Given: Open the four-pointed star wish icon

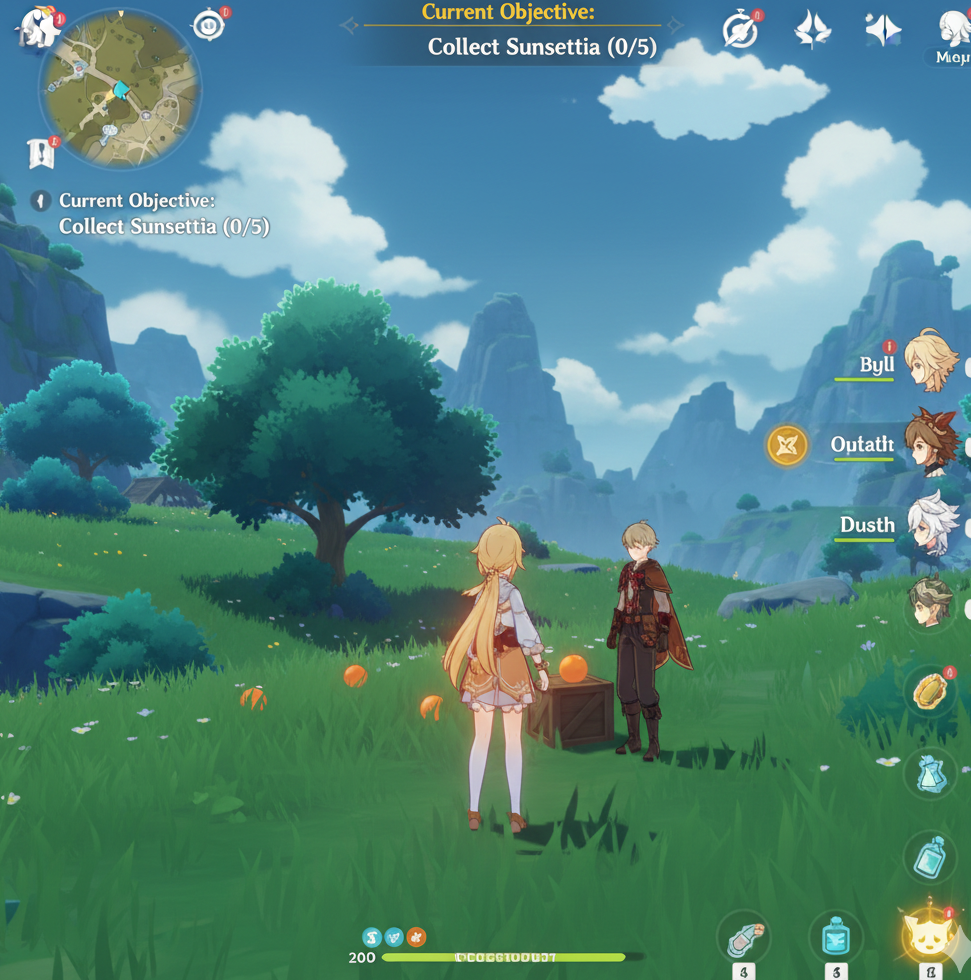Looking at the screenshot, I should [x=884, y=30].
